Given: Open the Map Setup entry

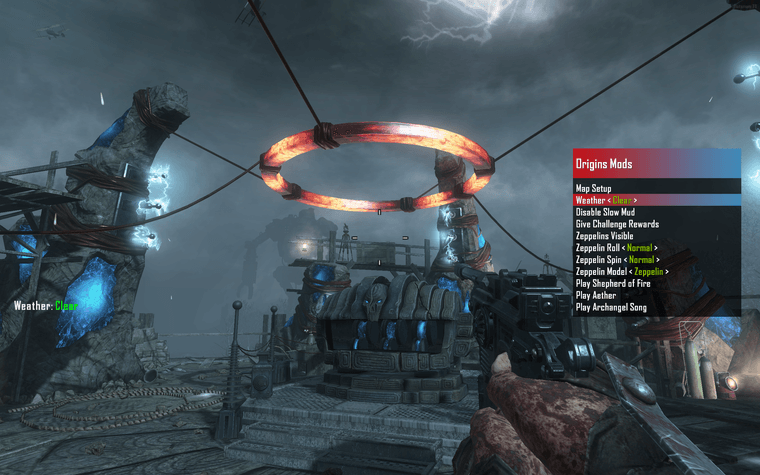Looking at the screenshot, I should point(595,187).
